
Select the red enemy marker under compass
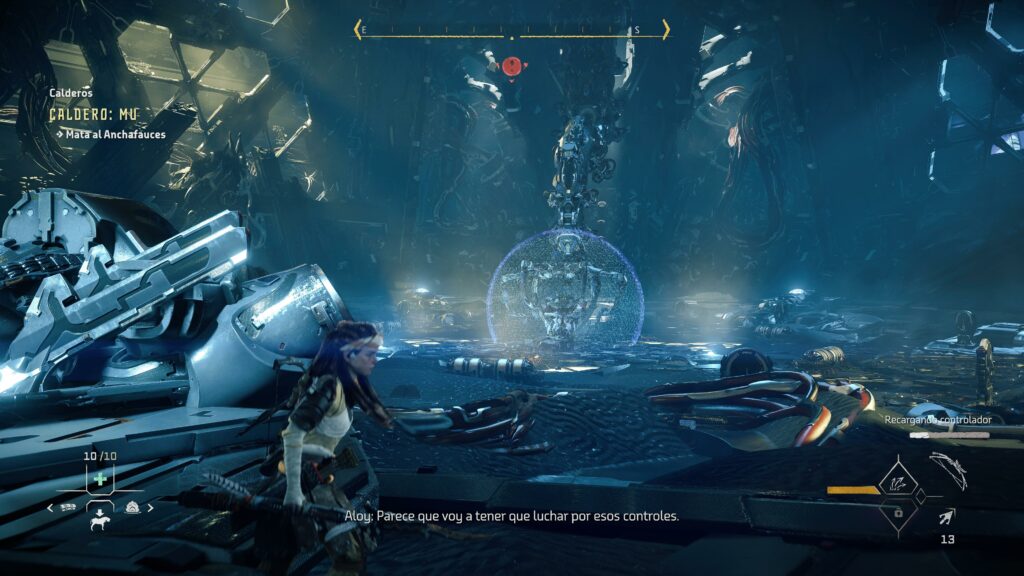(512, 66)
